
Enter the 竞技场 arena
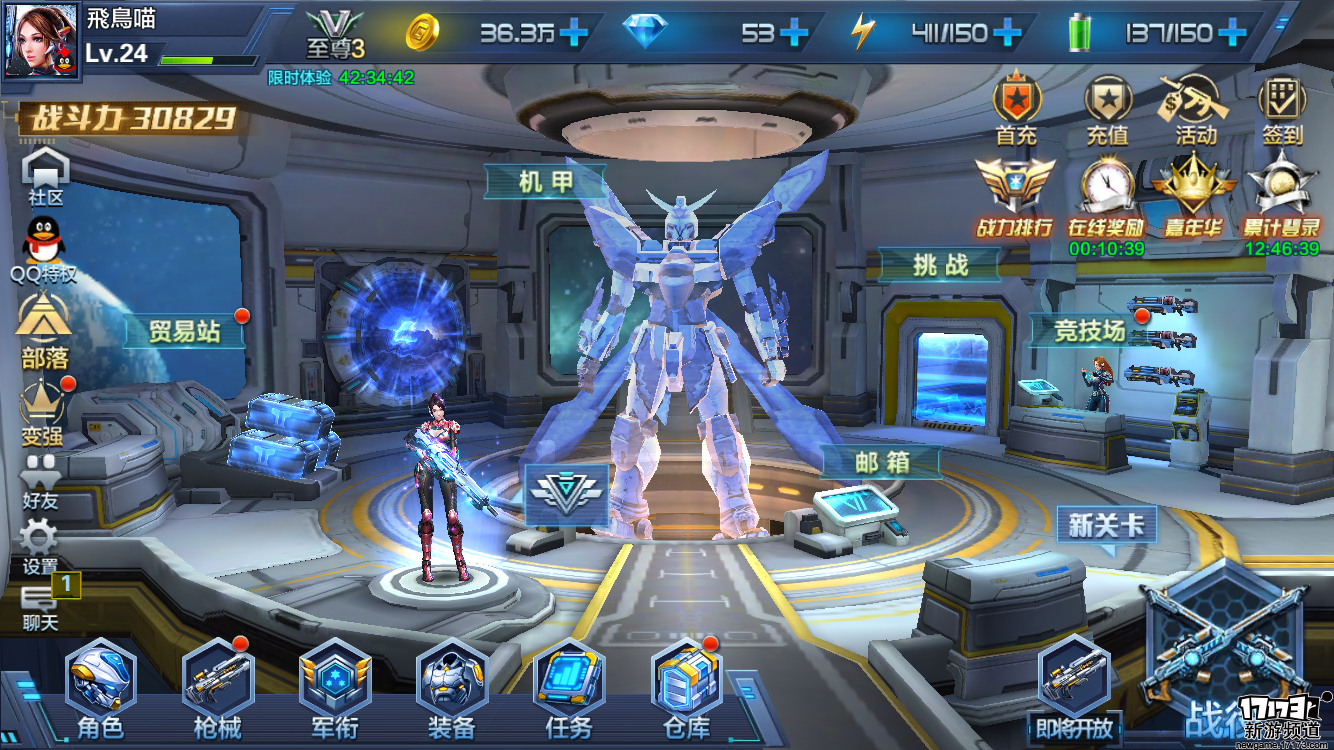(x=1089, y=329)
